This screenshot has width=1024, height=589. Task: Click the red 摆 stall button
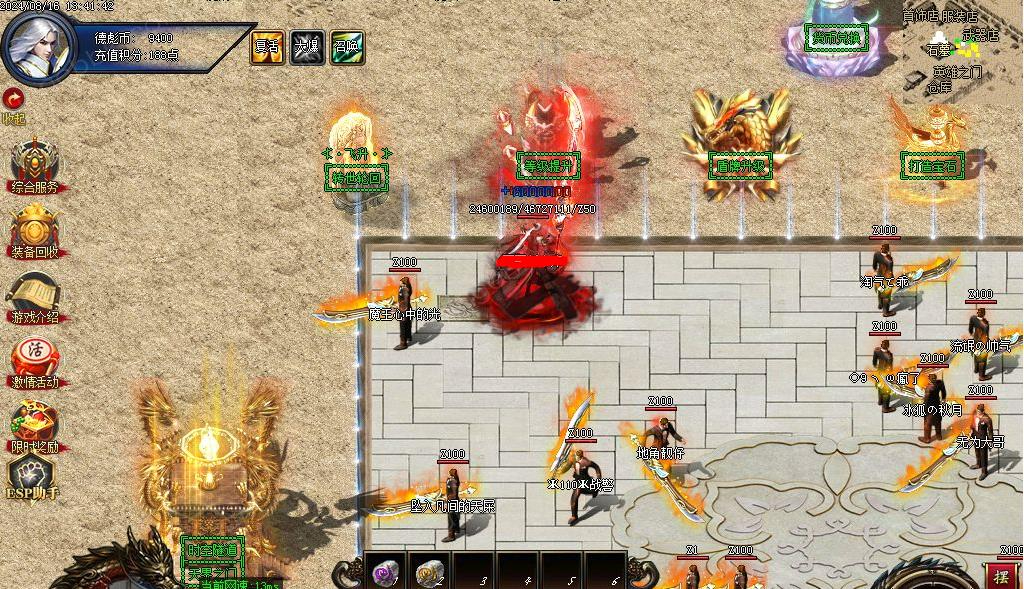coord(1001,576)
